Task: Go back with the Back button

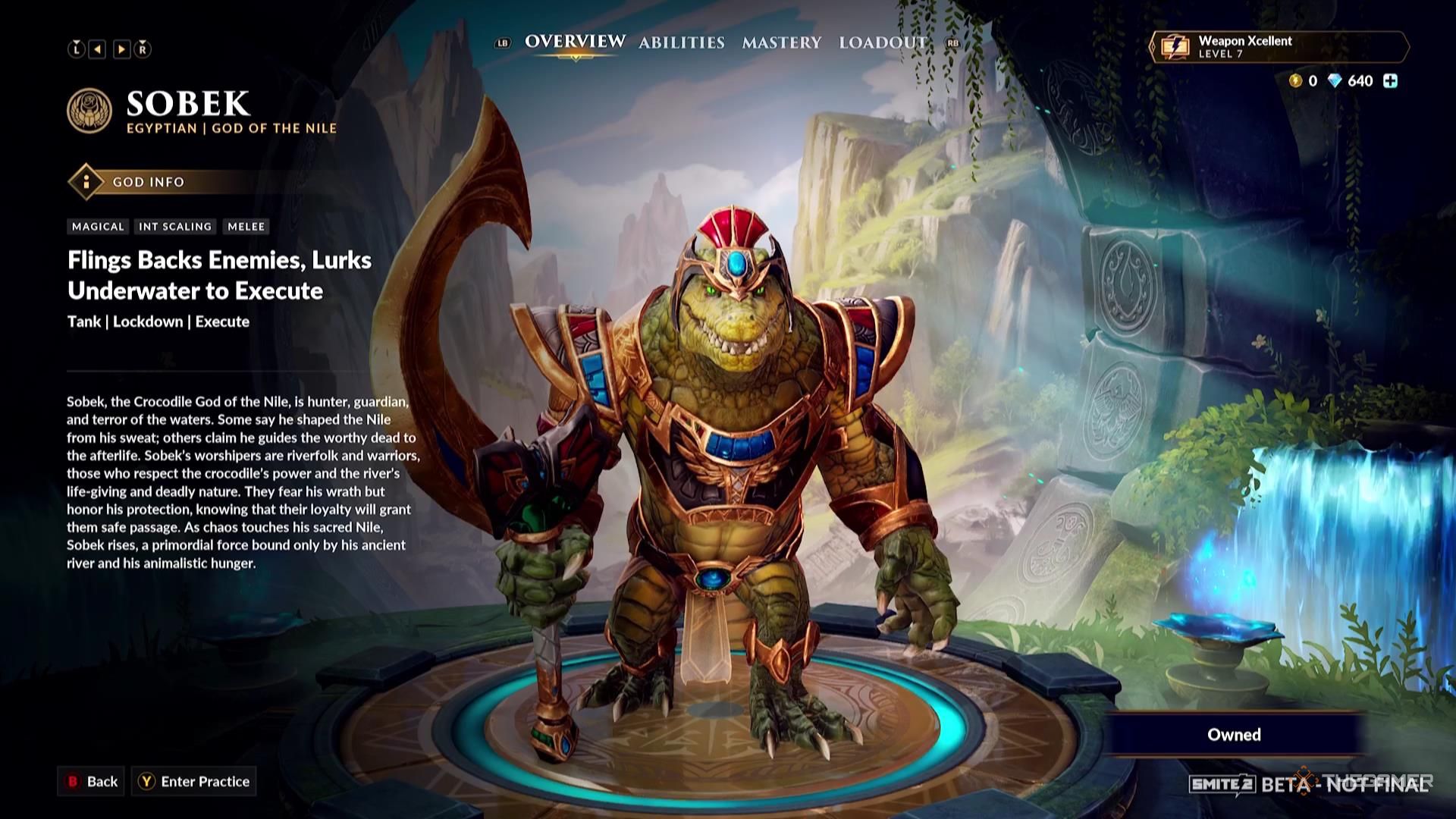Action: pos(93,781)
